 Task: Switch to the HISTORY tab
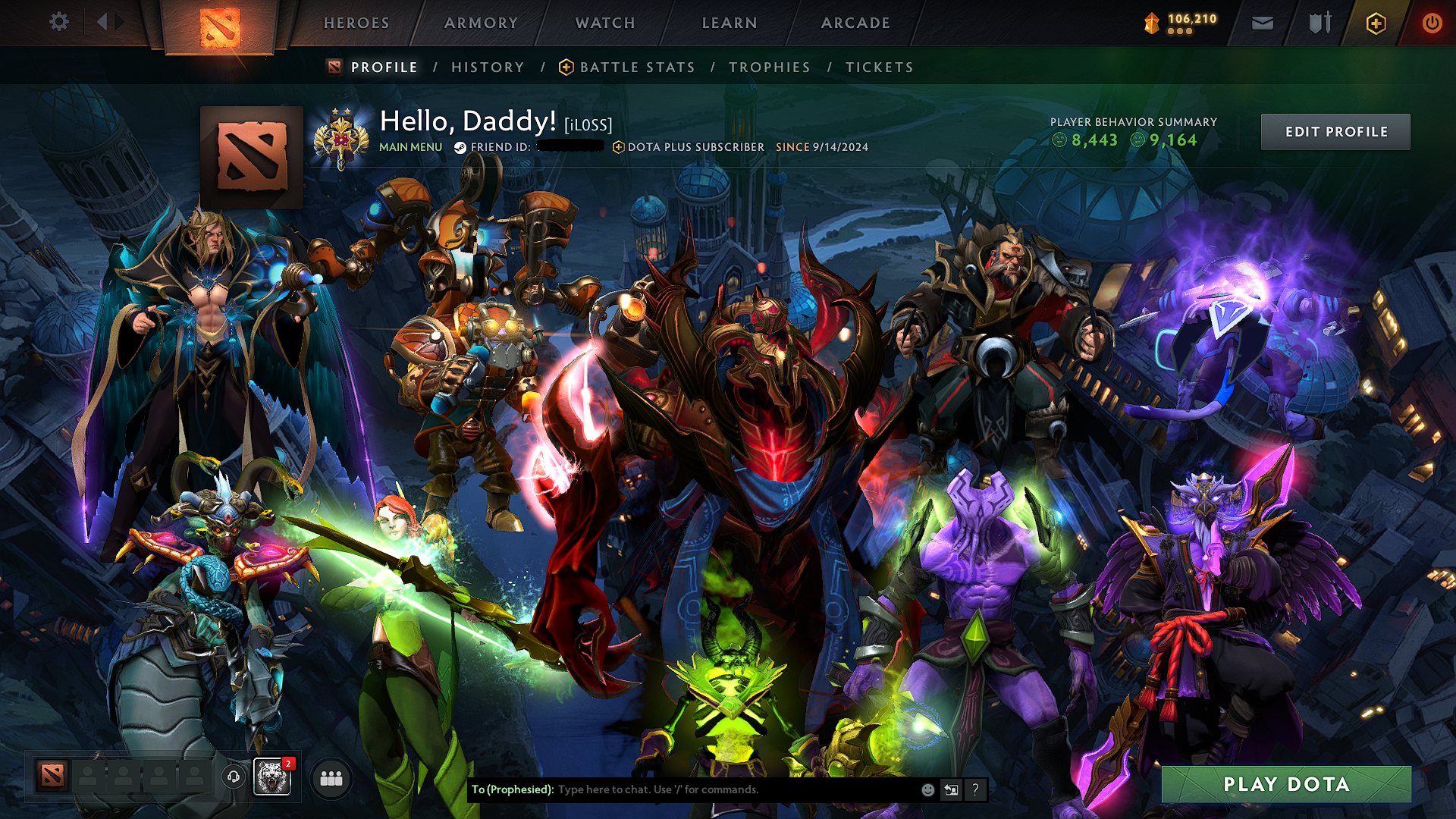(487, 67)
